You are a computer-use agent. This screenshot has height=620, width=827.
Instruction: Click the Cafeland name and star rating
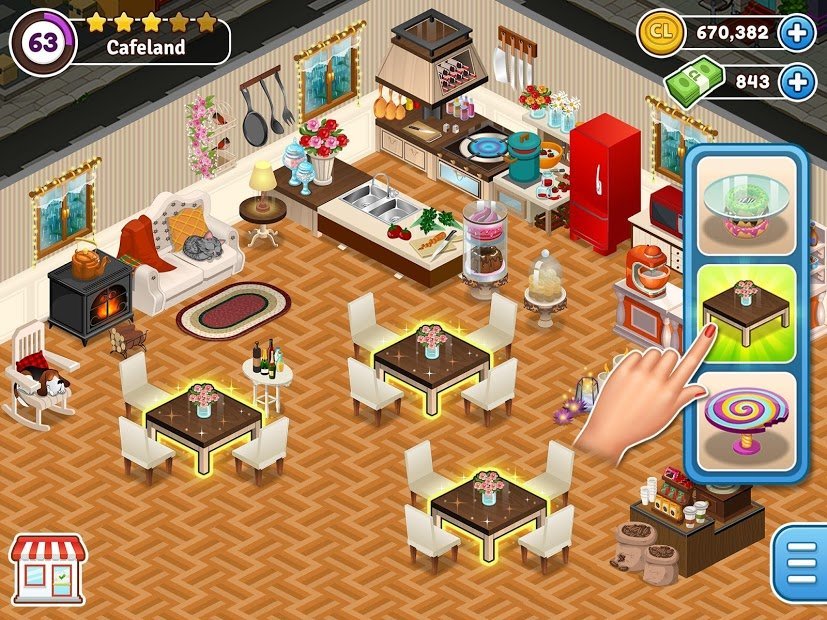pos(150,34)
